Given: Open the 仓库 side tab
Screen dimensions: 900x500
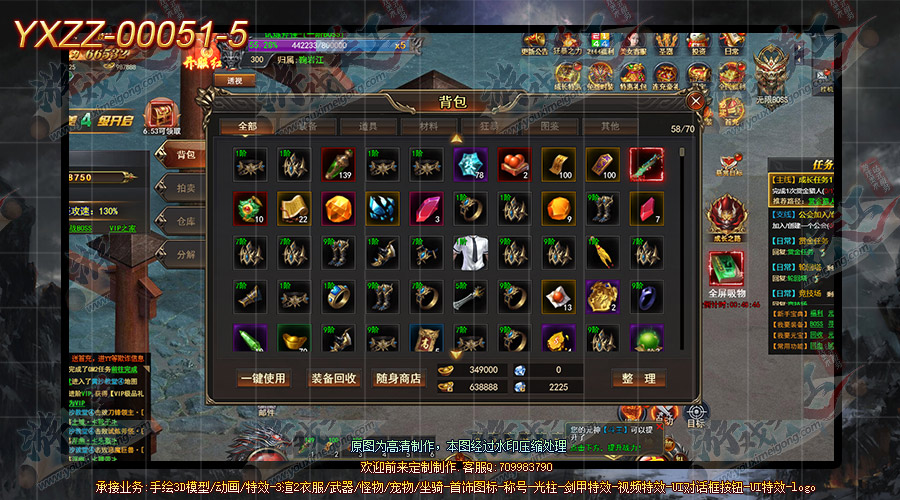Looking at the screenshot, I should click(x=185, y=221).
